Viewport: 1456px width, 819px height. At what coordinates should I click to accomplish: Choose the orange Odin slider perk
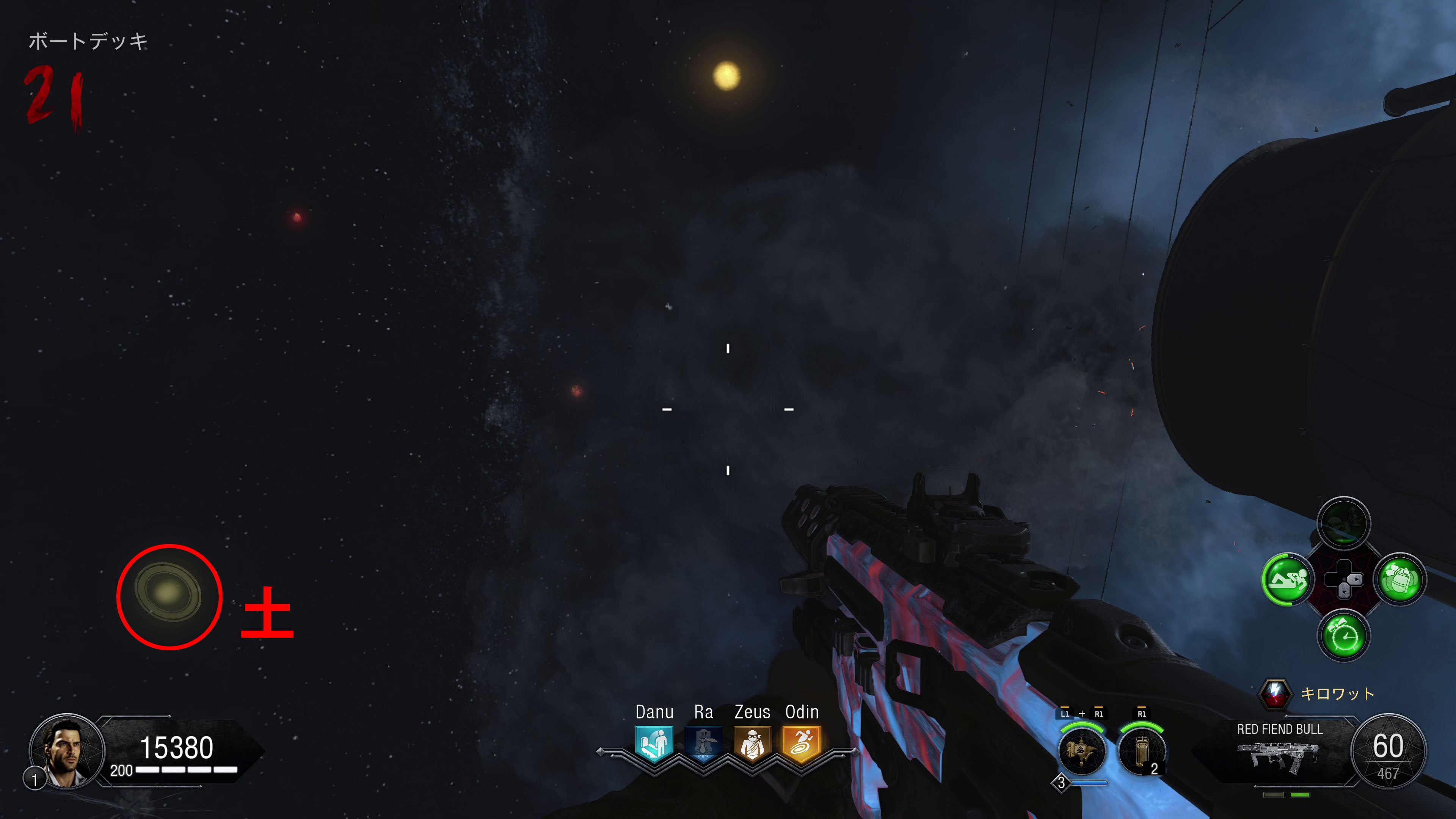[x=802, y=743]
